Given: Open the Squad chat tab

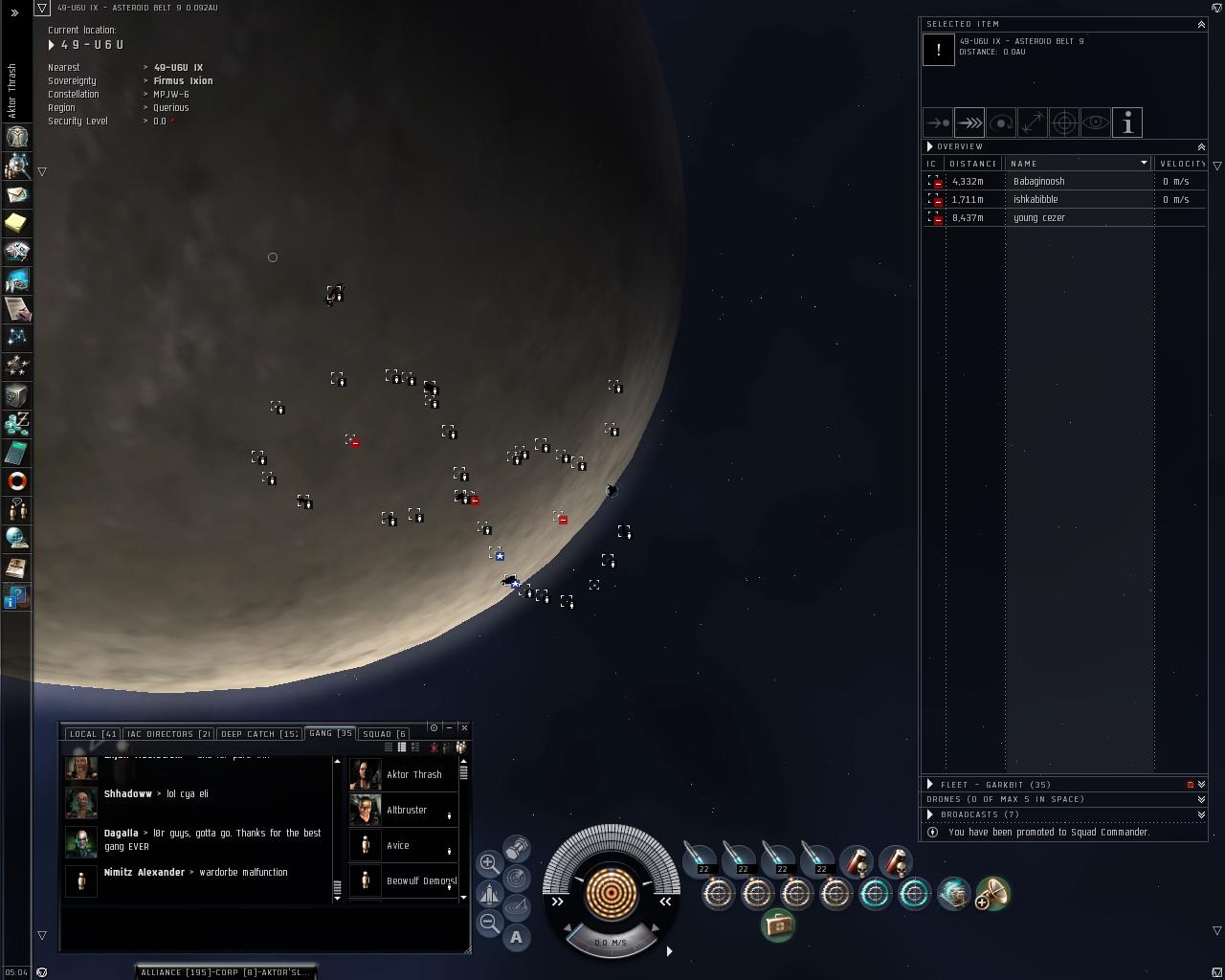Looking at the screenshot, I should [384, 734].
